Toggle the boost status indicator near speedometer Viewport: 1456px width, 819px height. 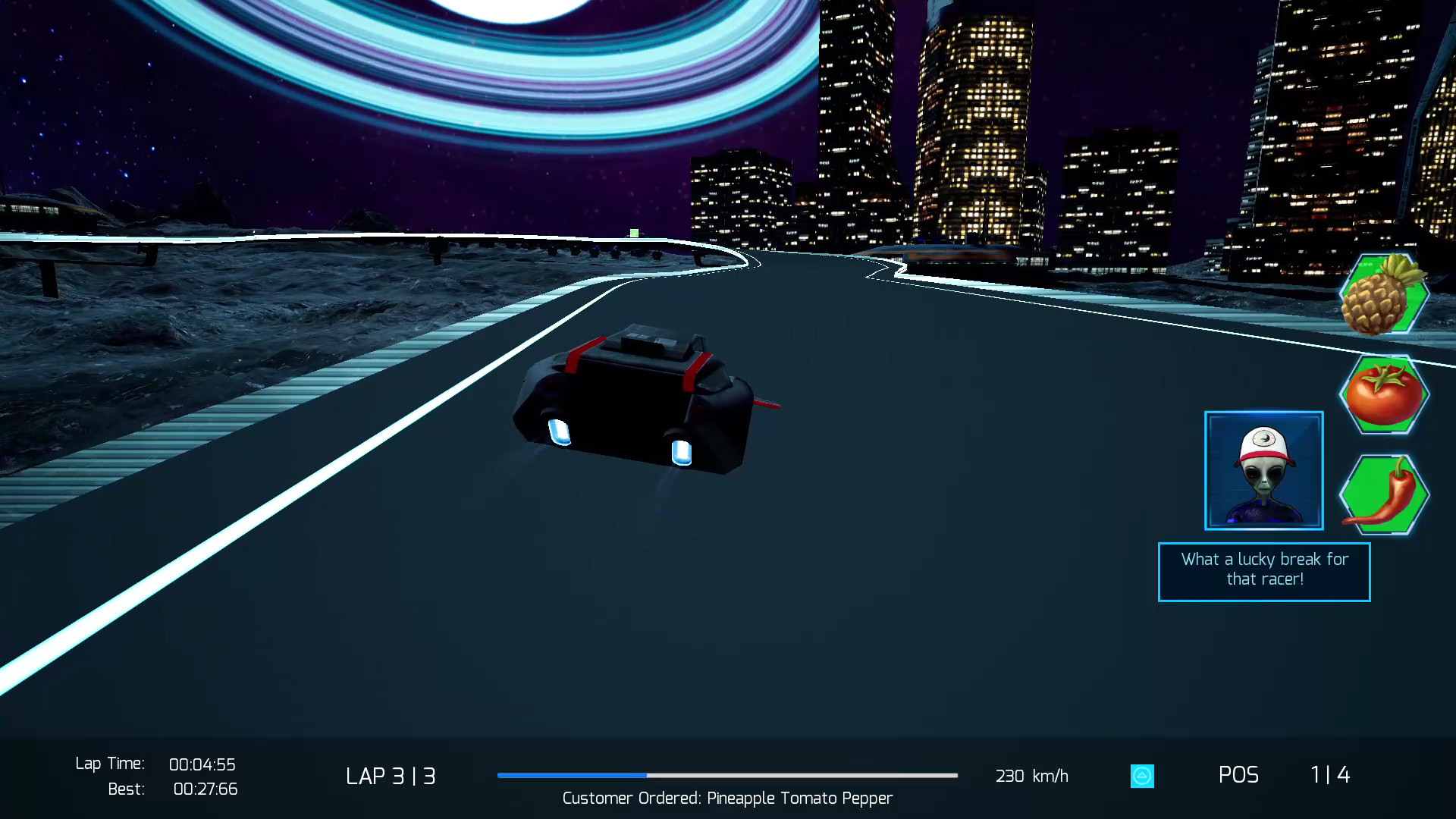point(1141,776)
